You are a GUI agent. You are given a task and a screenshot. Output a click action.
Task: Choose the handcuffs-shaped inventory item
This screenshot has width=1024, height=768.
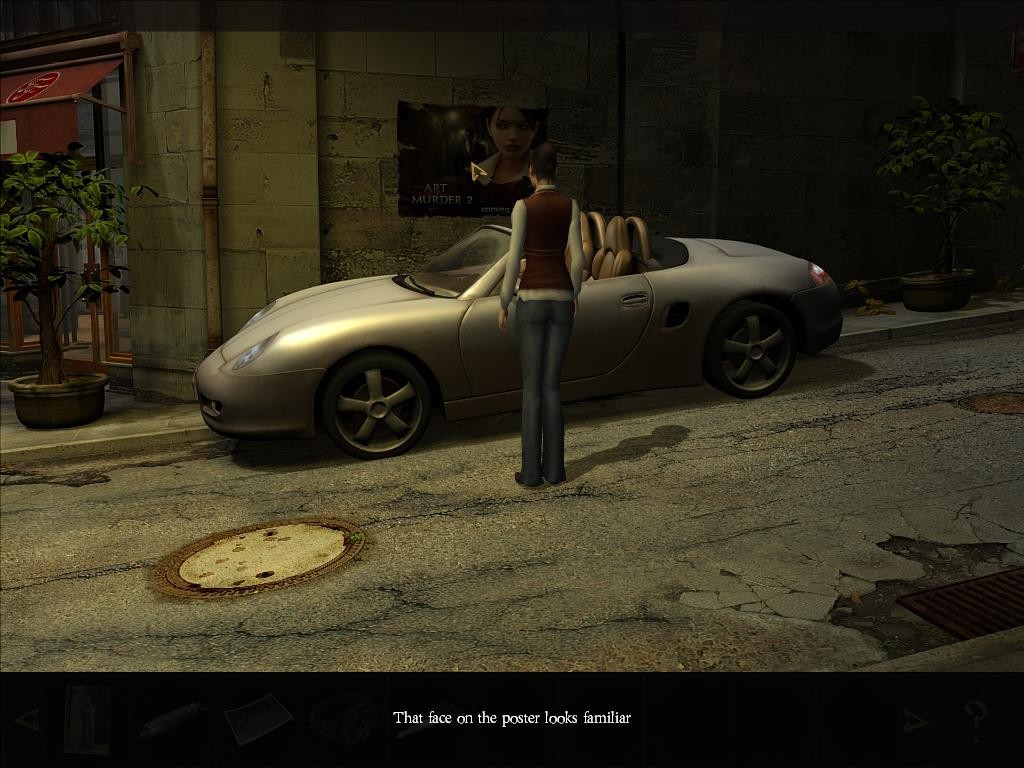click(x=343, y=717)
